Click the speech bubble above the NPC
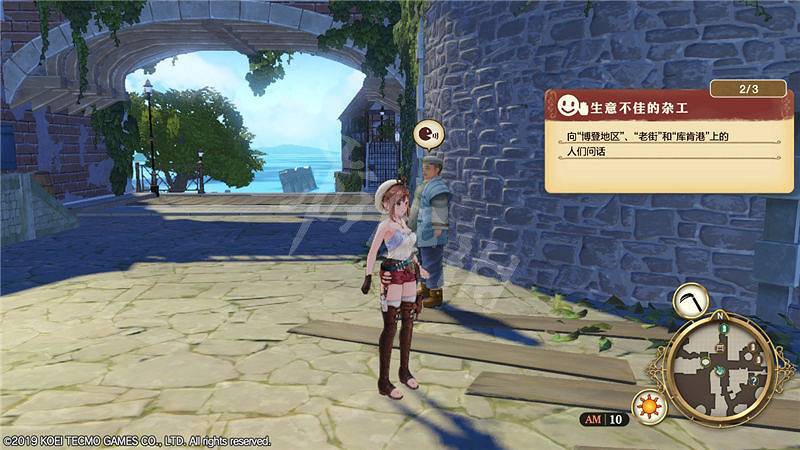The height and width of the screenshot is (450, 800). [426, 134]
